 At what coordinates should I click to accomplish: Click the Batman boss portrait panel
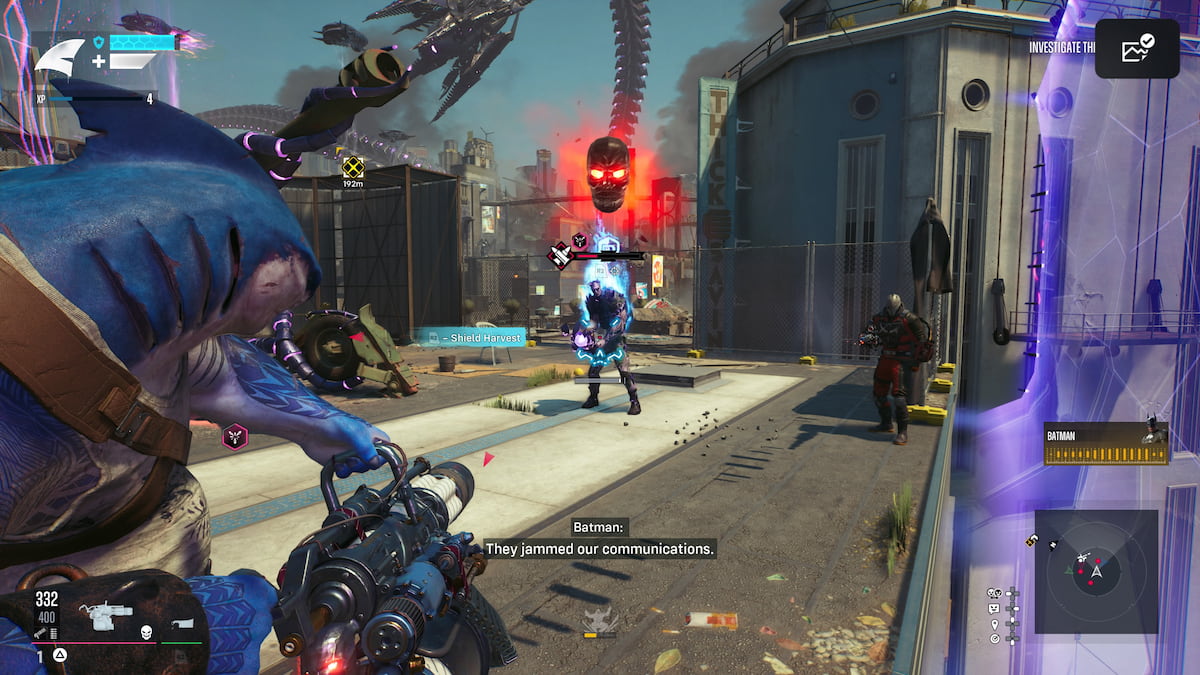point(1105,443)
